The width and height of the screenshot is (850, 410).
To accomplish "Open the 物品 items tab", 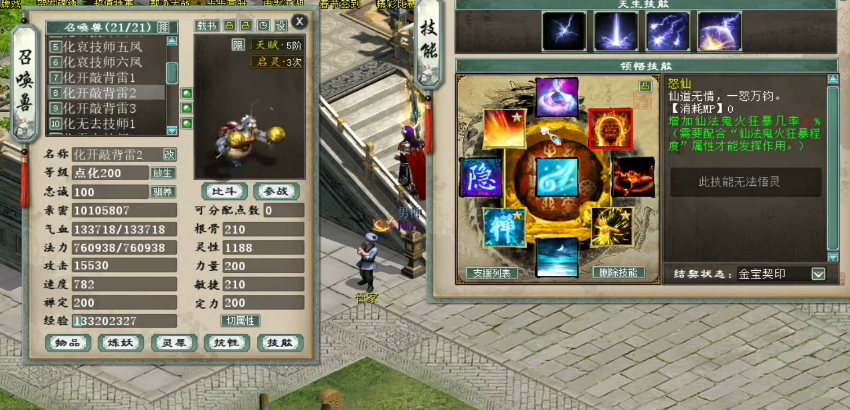I will pos(68,342).
